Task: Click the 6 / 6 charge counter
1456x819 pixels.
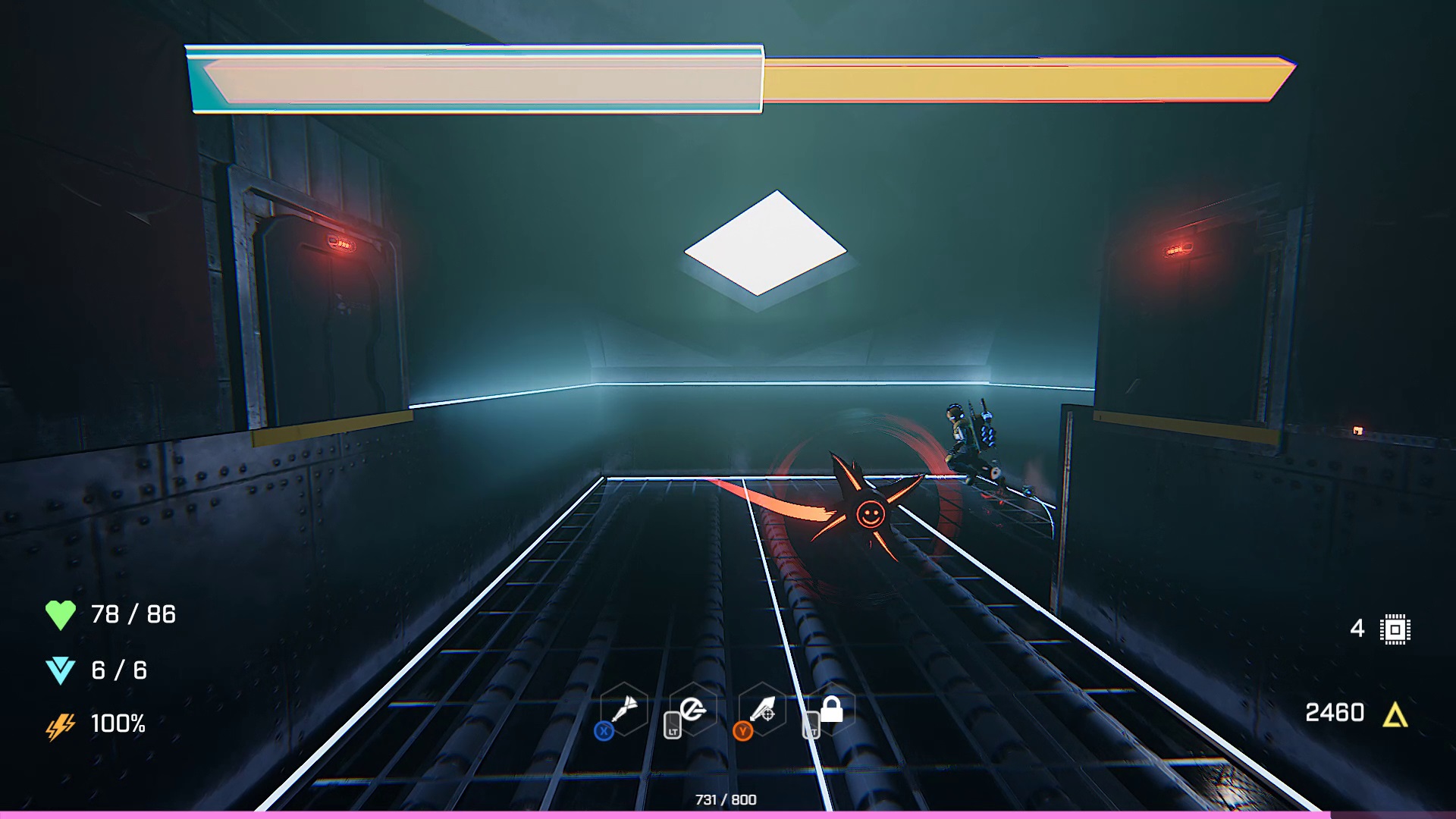Action: pos(118,669)
